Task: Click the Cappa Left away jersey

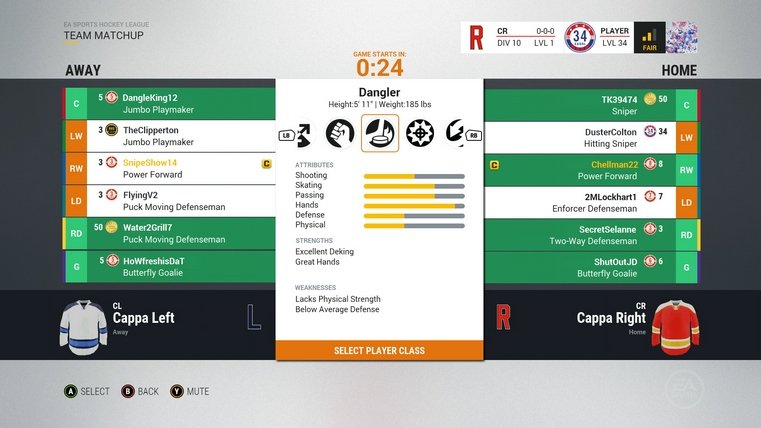Action: [84, 322]
